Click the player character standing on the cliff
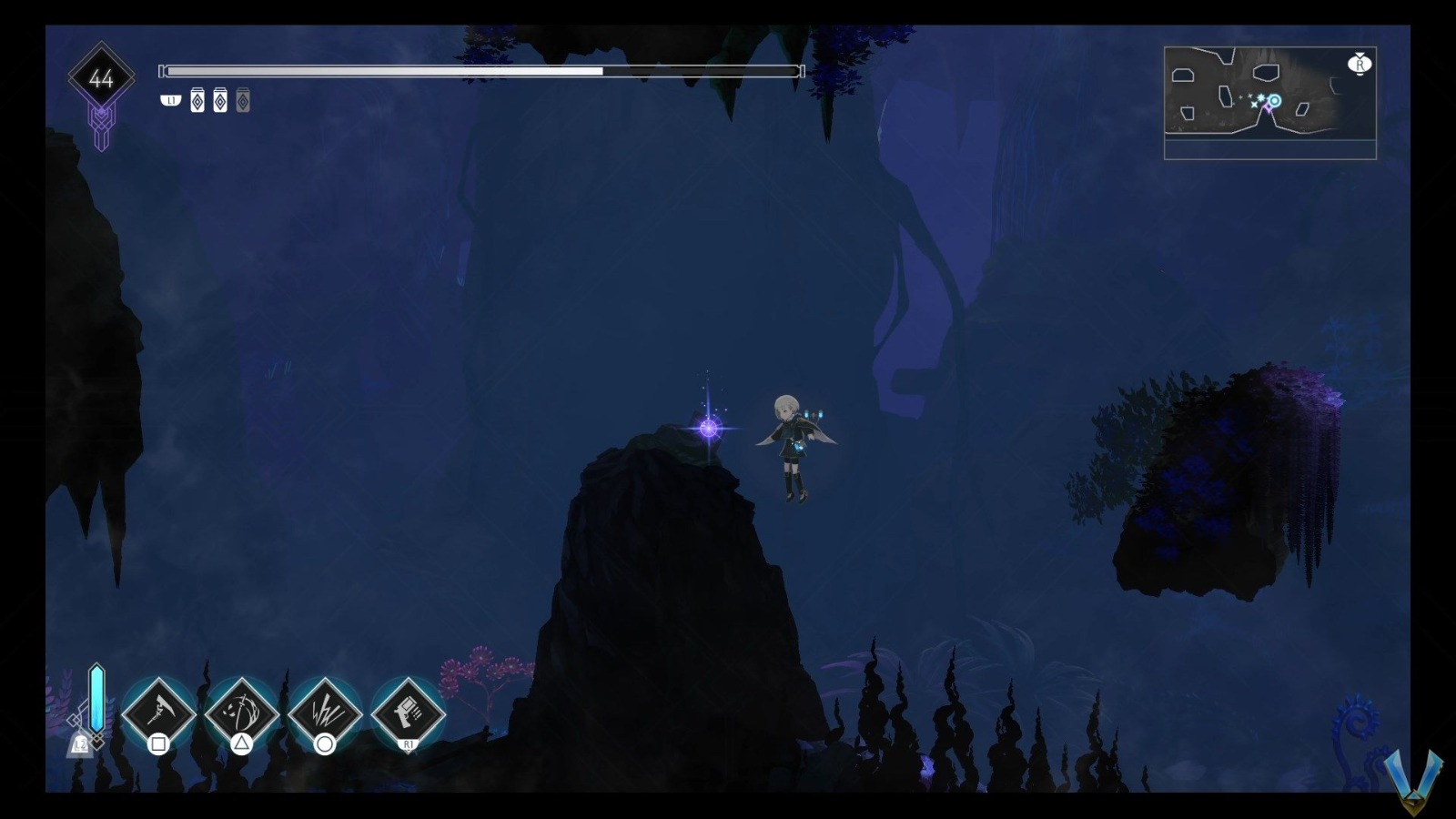1456x819 pixels. (794, 446)
